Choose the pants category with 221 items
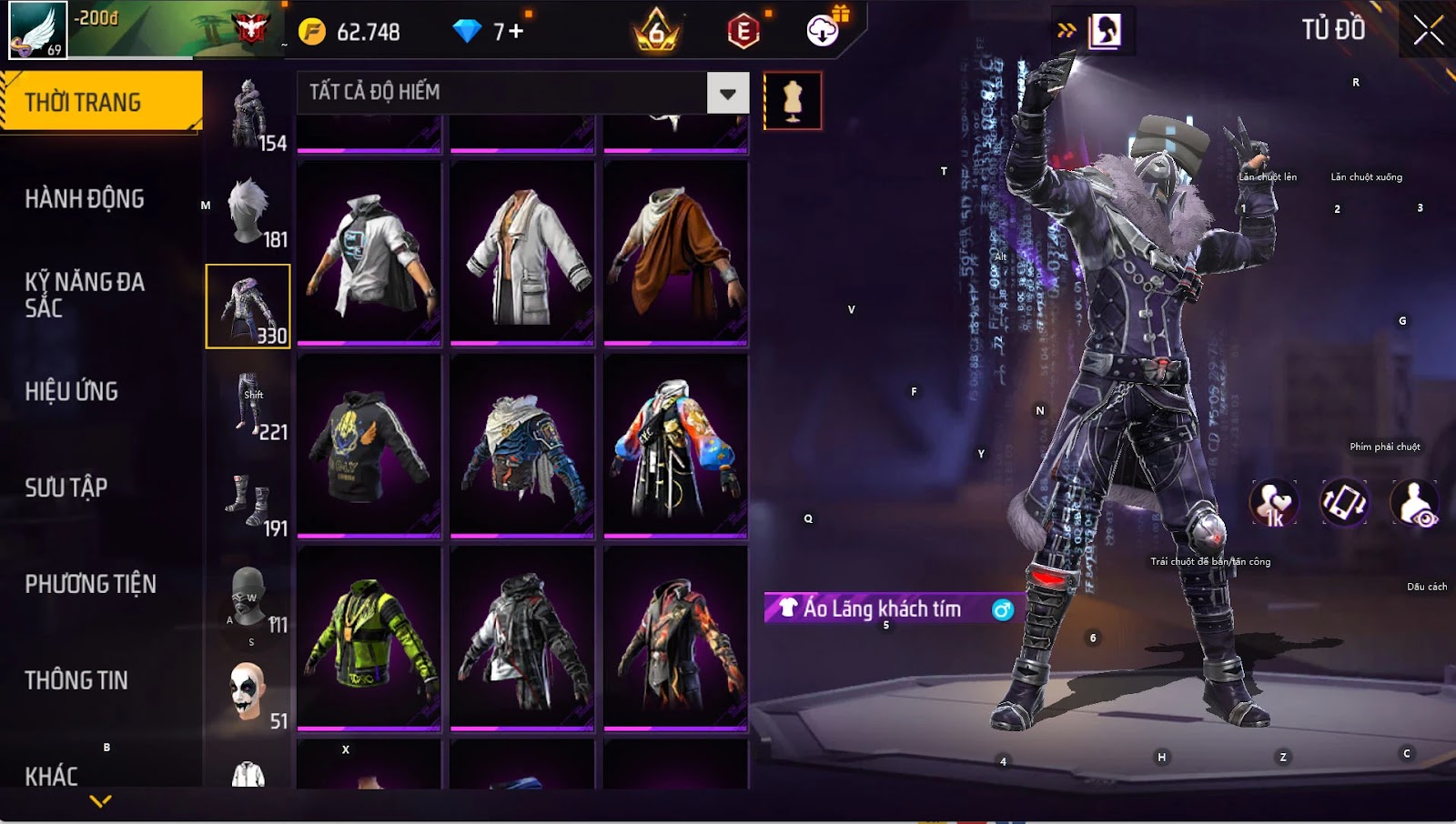Viewport: 1456px width, 824px height. 248,405
